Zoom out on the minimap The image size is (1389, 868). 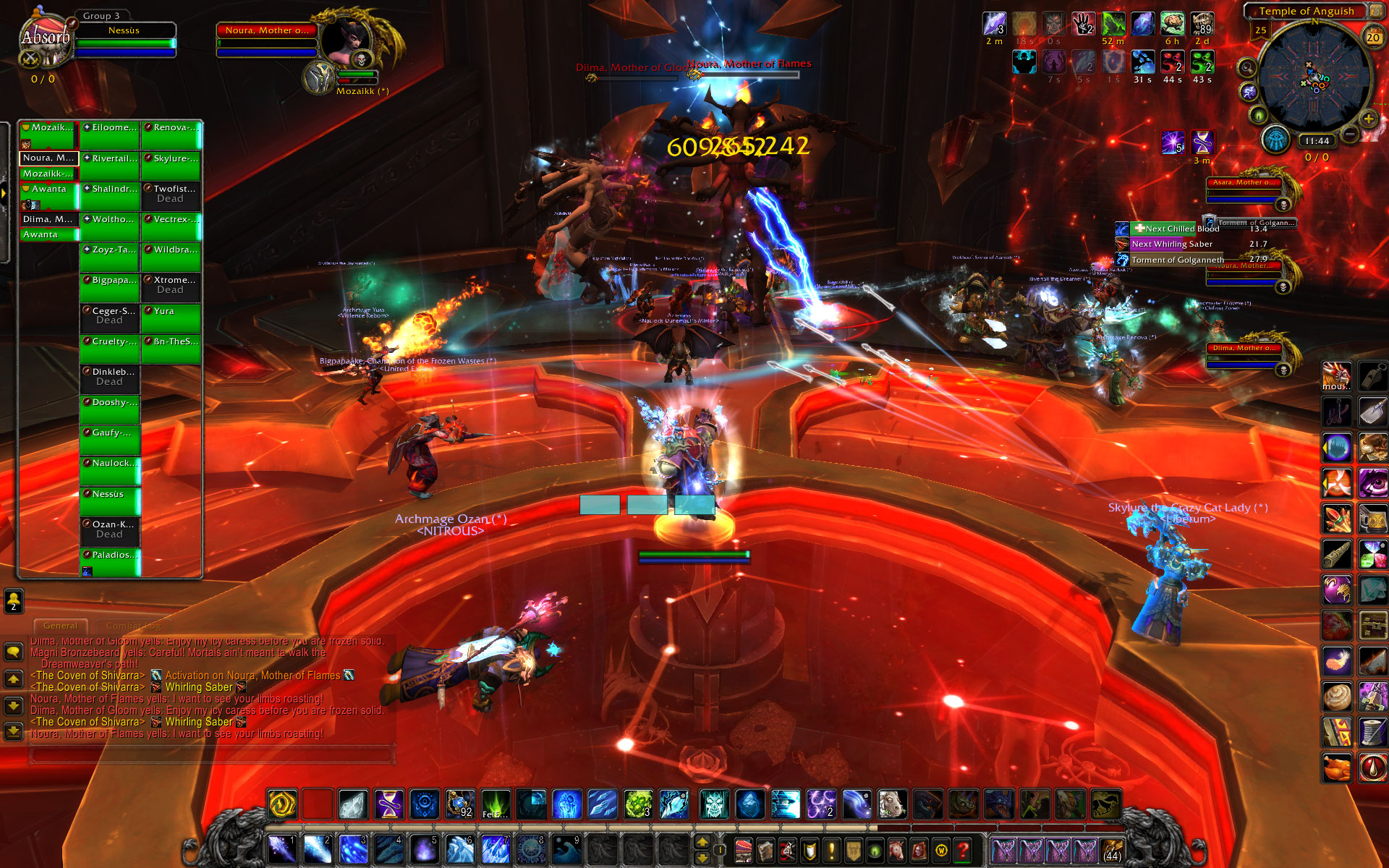pyautogui.click(x=1350, y=134)
